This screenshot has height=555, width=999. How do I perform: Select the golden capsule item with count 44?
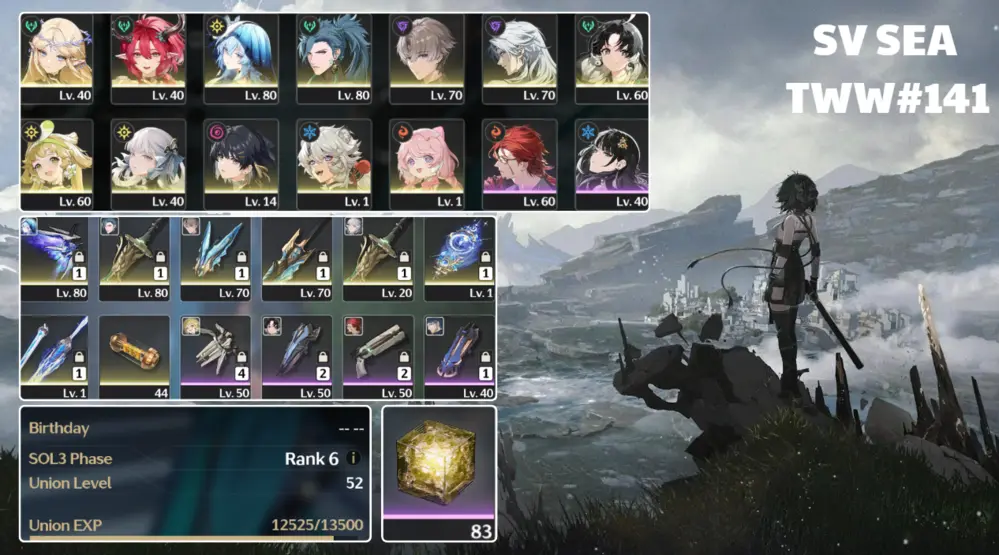(134, 353)
